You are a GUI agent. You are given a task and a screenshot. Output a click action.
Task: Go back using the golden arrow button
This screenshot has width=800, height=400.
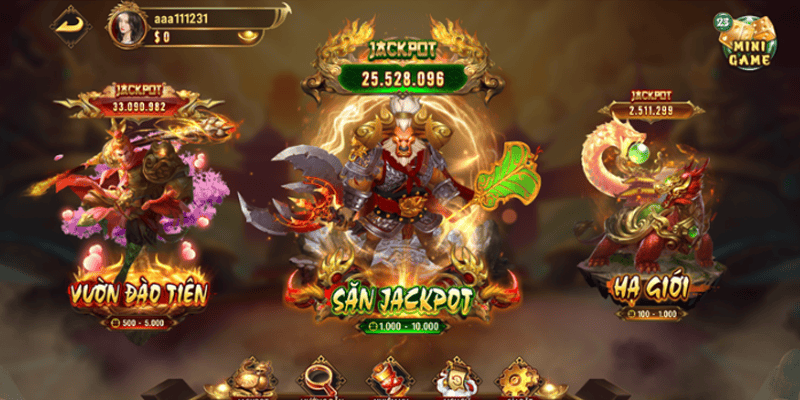click(x=69, y=23)
